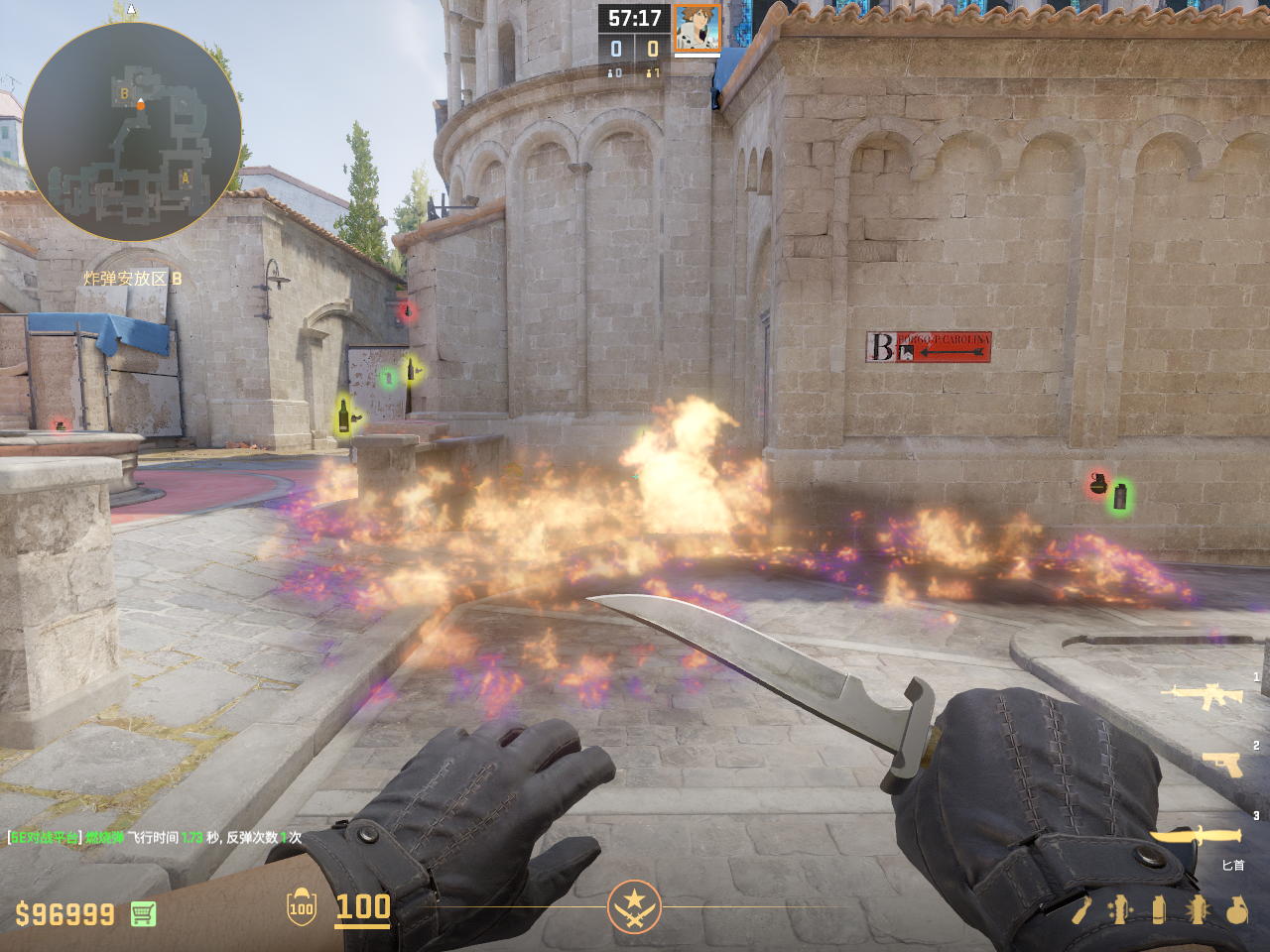
Task: Select the knife in weapon slot 3
Action: pos(1198,837)
